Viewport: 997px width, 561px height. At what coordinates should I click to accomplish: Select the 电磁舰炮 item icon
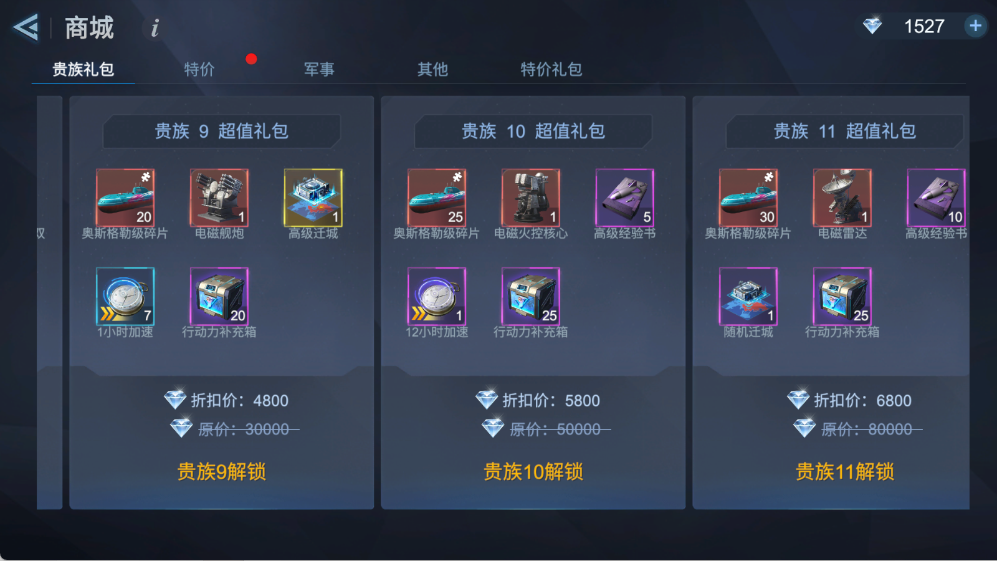pos(219,197)
